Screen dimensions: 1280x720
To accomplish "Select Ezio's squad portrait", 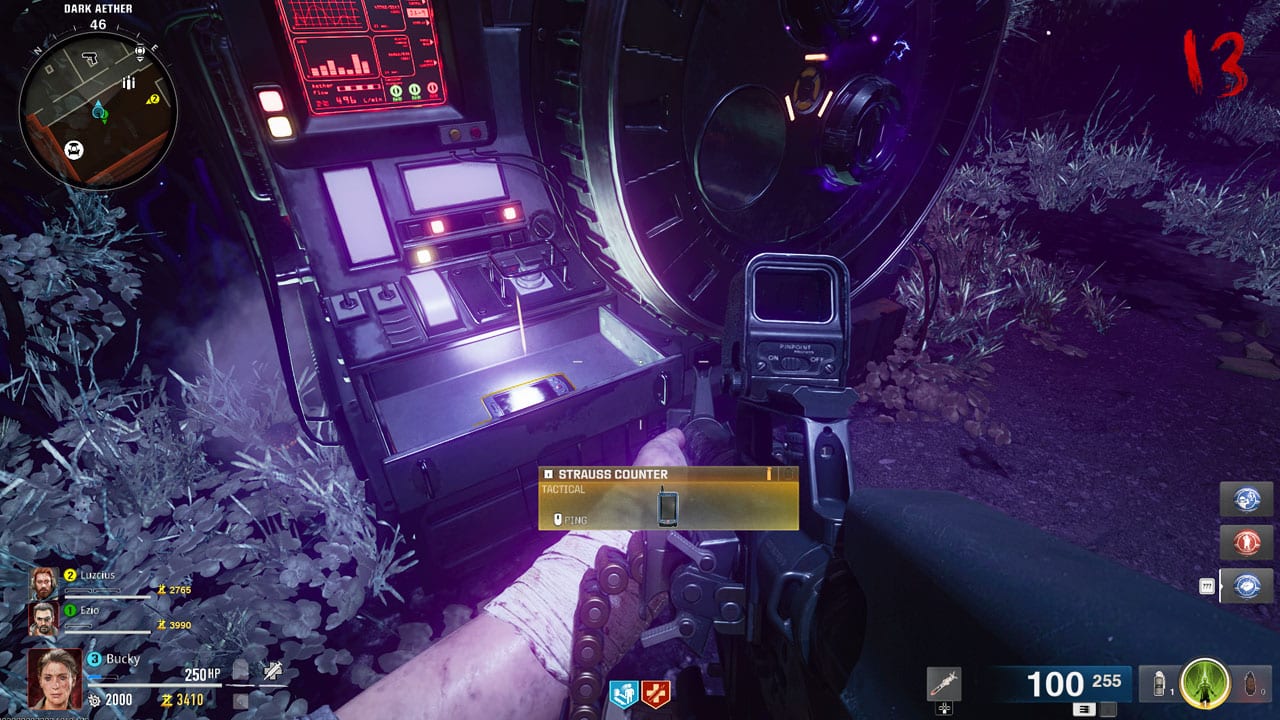I will pos(44,619).
